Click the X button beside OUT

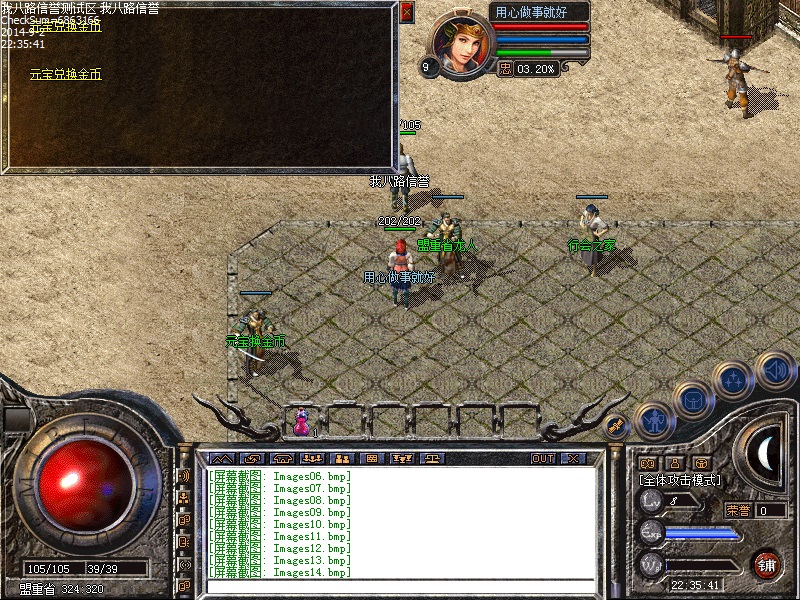(x=572, y=458)
